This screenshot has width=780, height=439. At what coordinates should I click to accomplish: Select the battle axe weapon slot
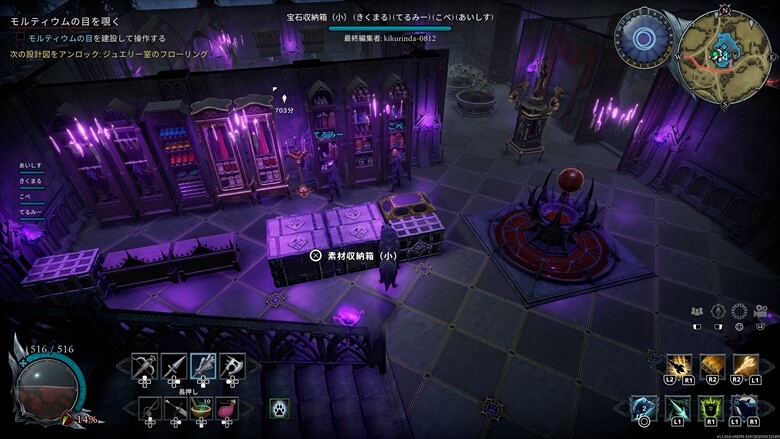(x=232, y=366)
